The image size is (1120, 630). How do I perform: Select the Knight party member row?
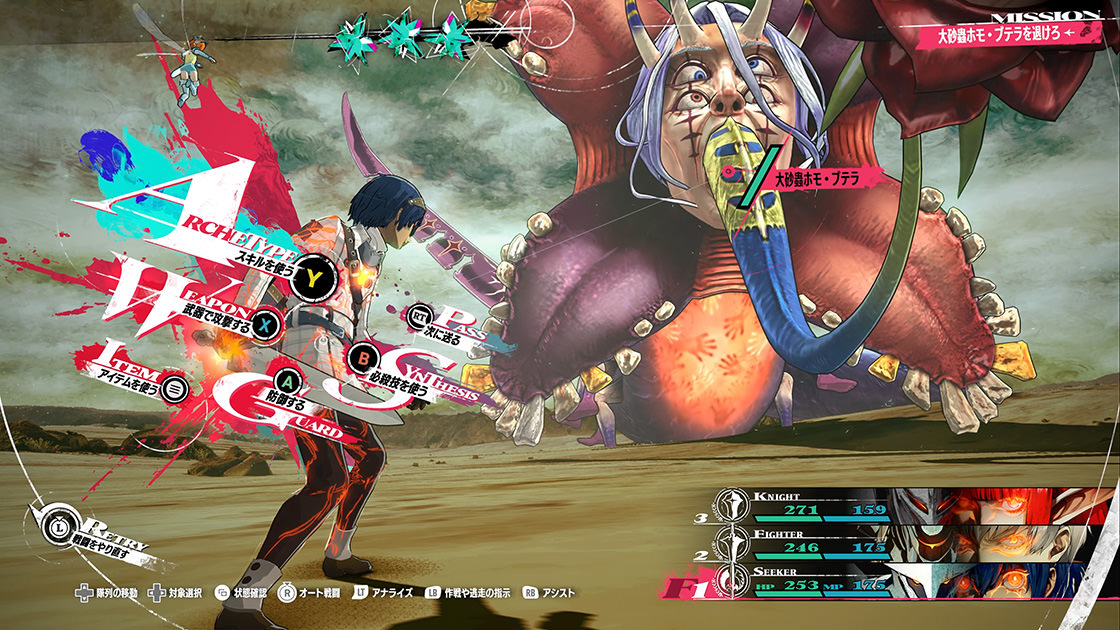[x=900, y=503]
